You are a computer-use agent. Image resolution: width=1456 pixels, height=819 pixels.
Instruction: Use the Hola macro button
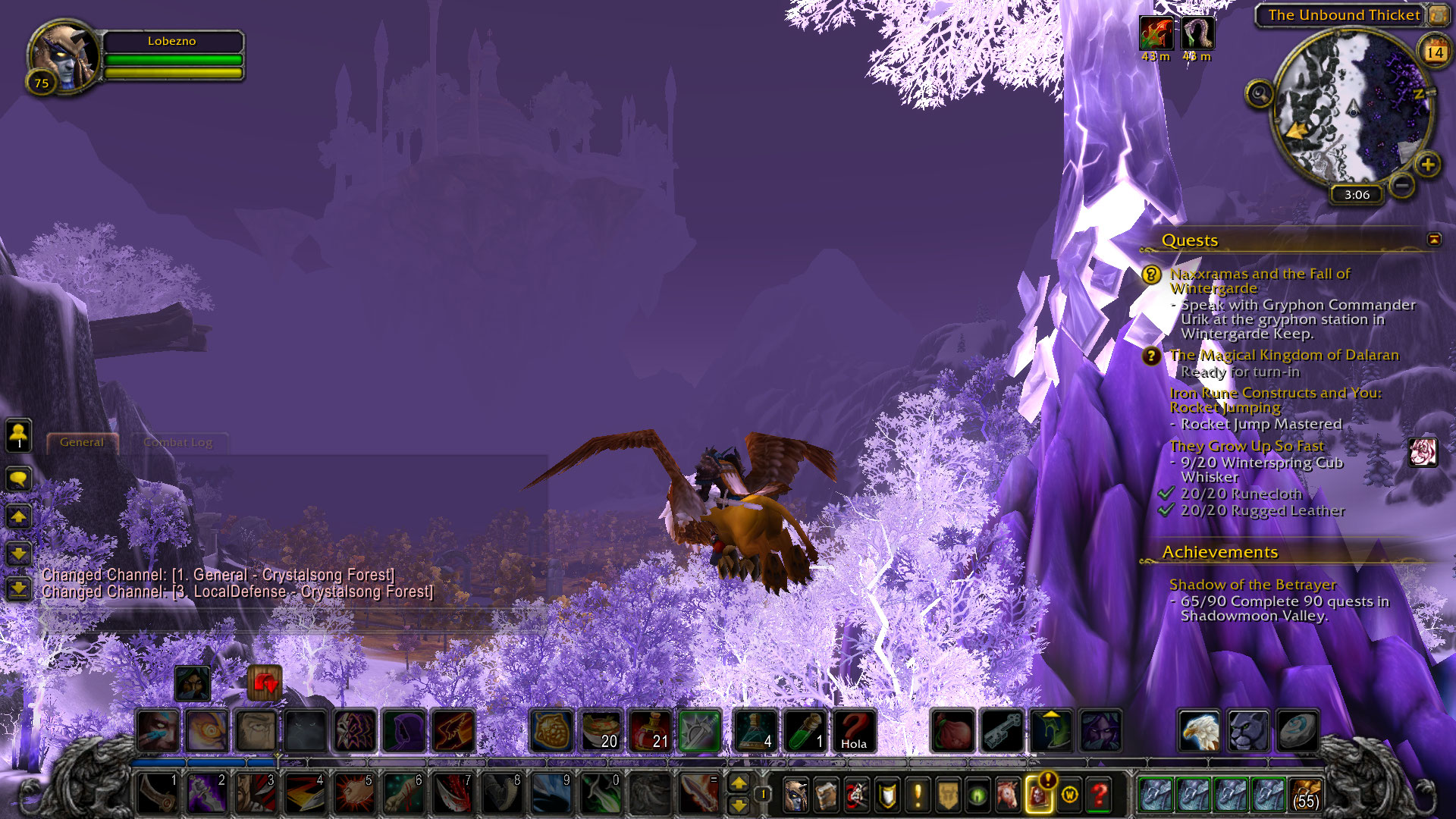tap(854, 731)
